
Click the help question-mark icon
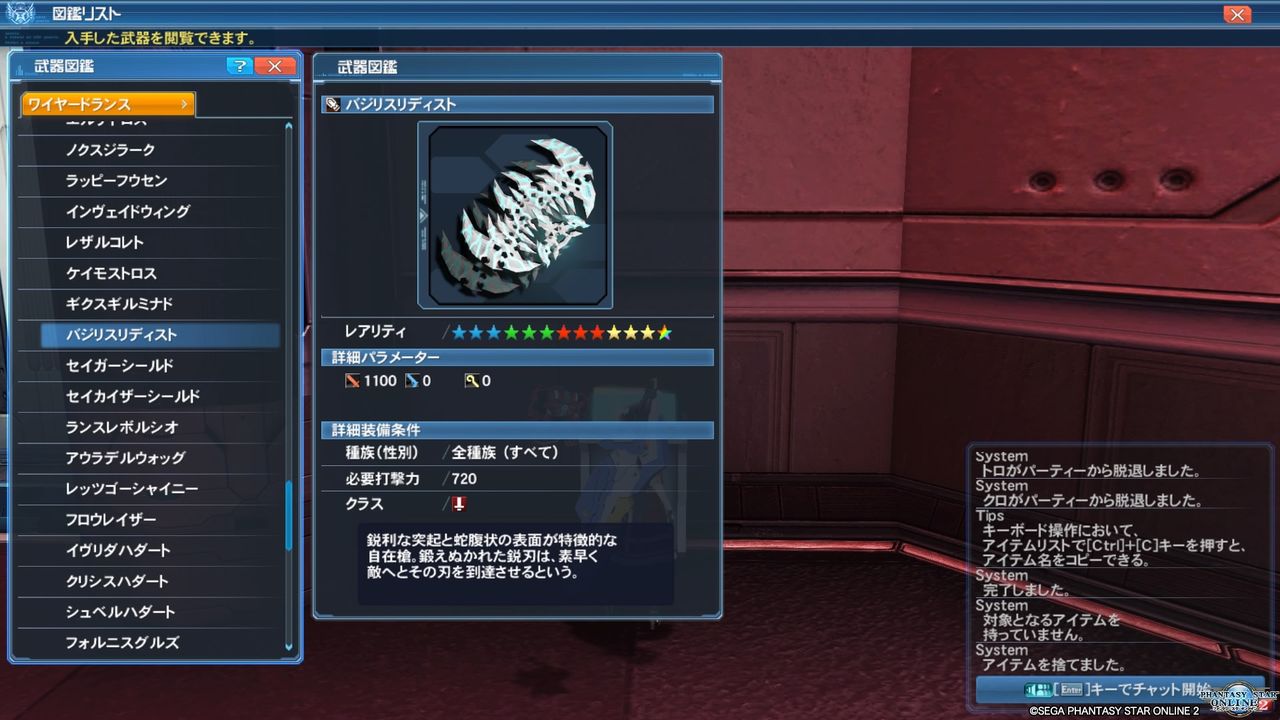[x=239, y=66]
